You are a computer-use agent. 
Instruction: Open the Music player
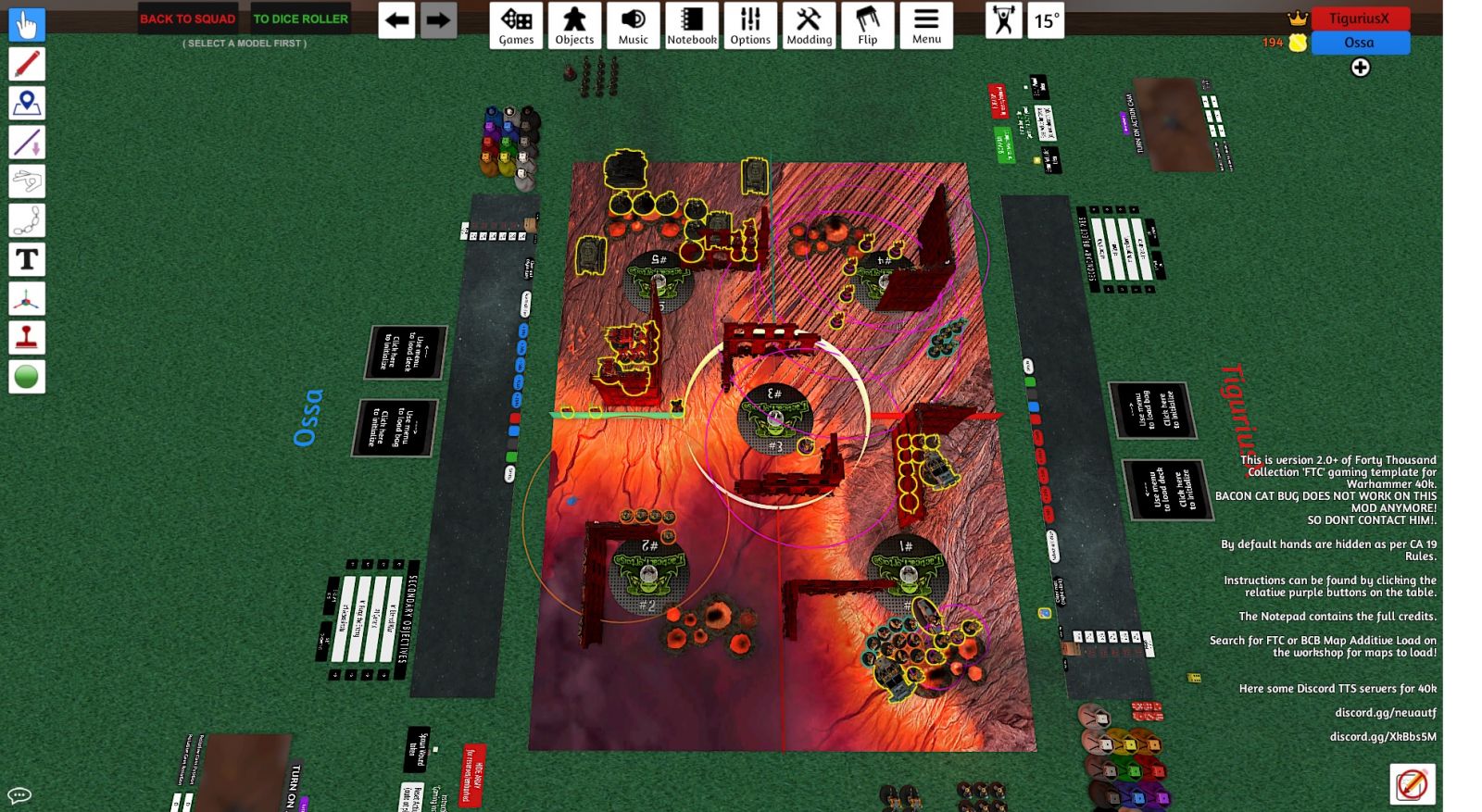pyautogui.click(x=634, y=25)
